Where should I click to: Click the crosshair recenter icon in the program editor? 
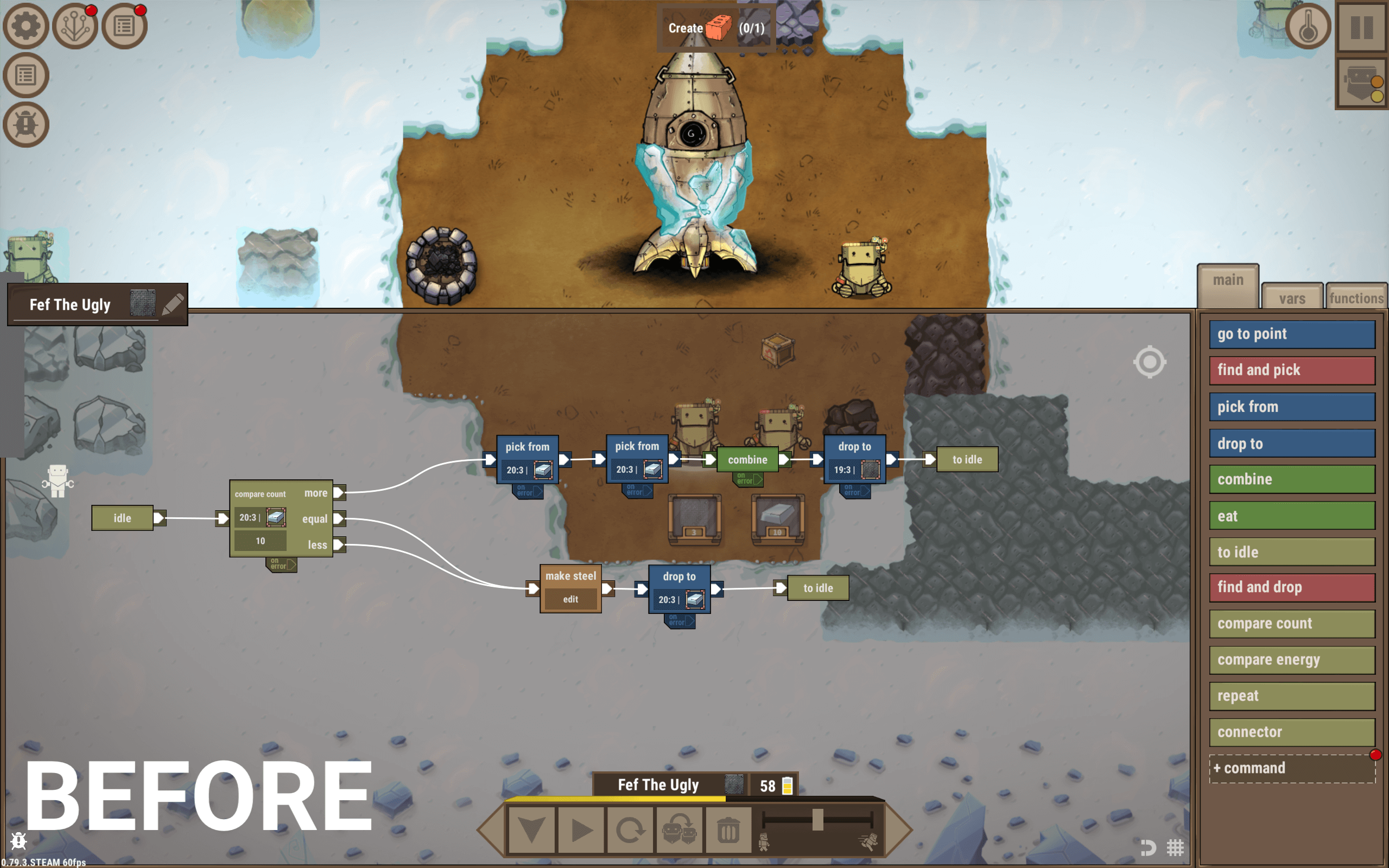pyautogui.click(x=1150, y=362)
